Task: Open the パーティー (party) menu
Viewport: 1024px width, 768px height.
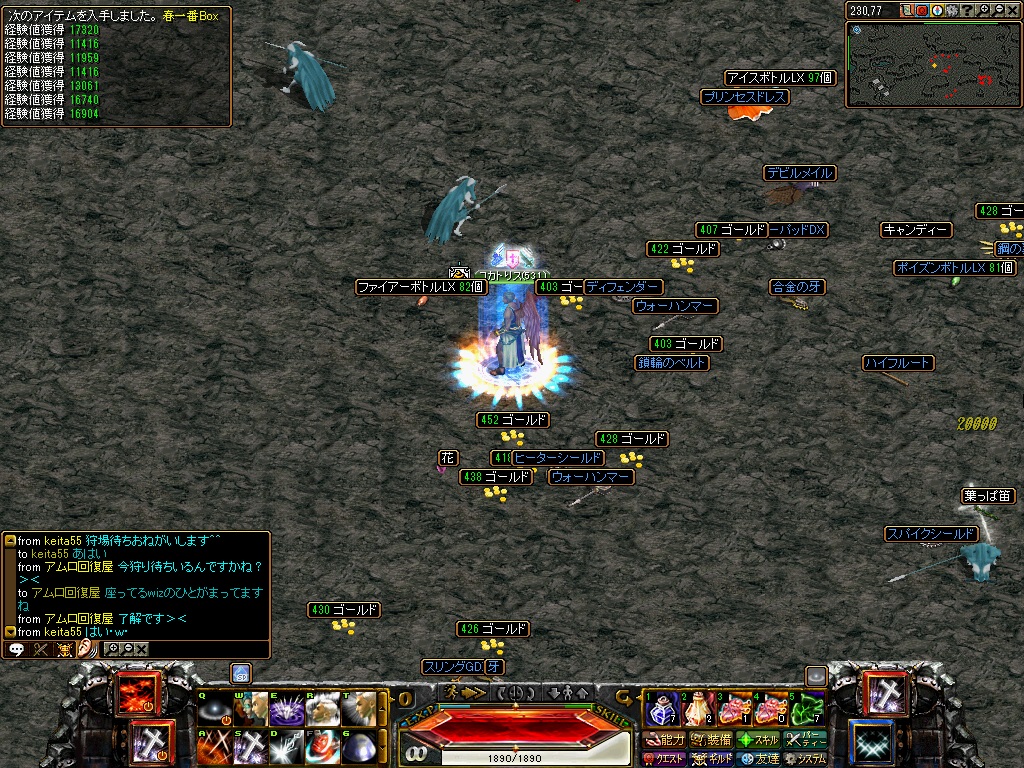Action: point(806,740)
